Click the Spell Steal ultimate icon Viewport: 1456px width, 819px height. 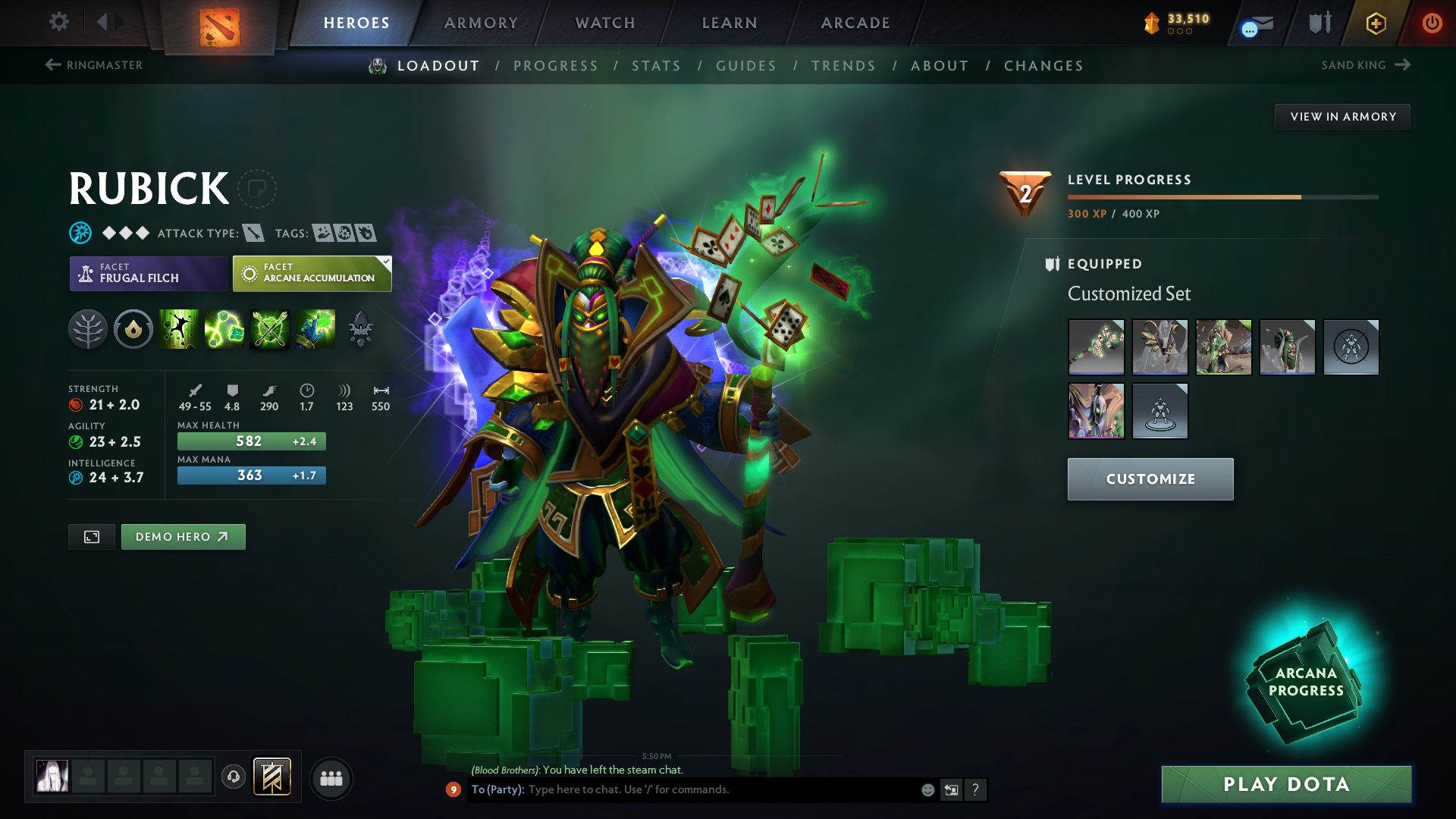pyautogui.click(x=315, y=329)
